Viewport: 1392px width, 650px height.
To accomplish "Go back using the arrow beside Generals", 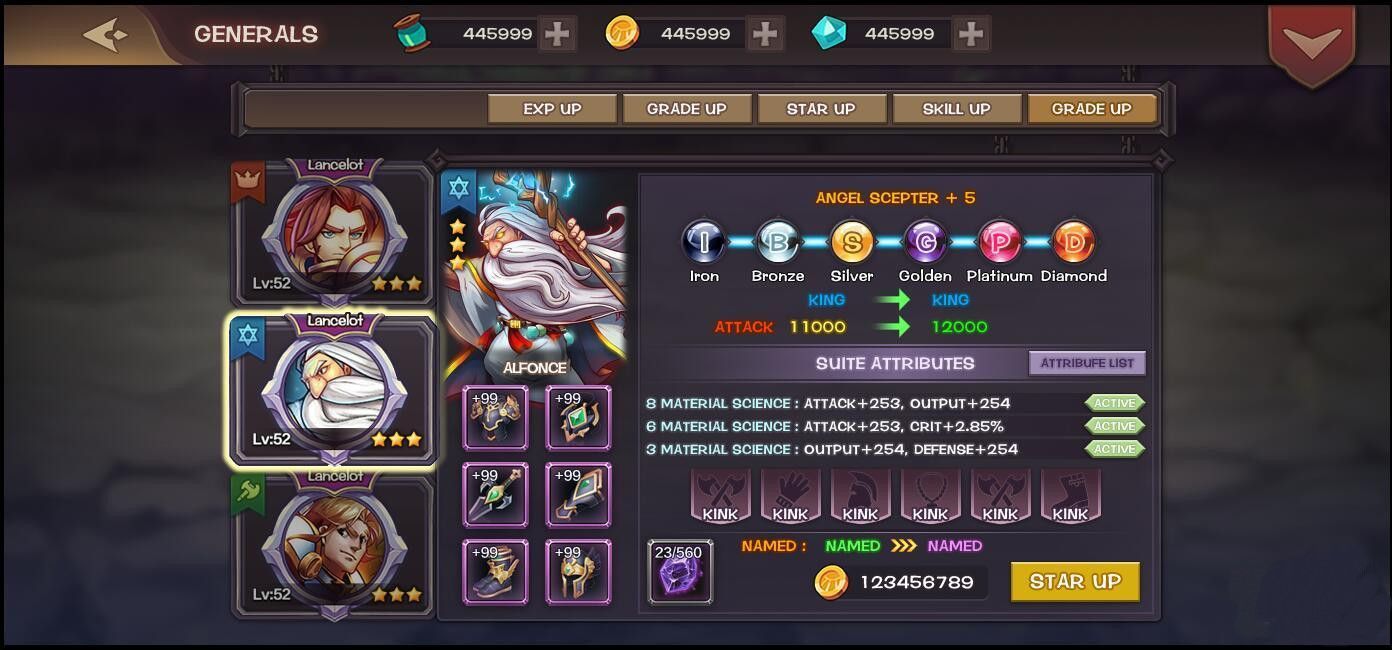I will 106,35.
